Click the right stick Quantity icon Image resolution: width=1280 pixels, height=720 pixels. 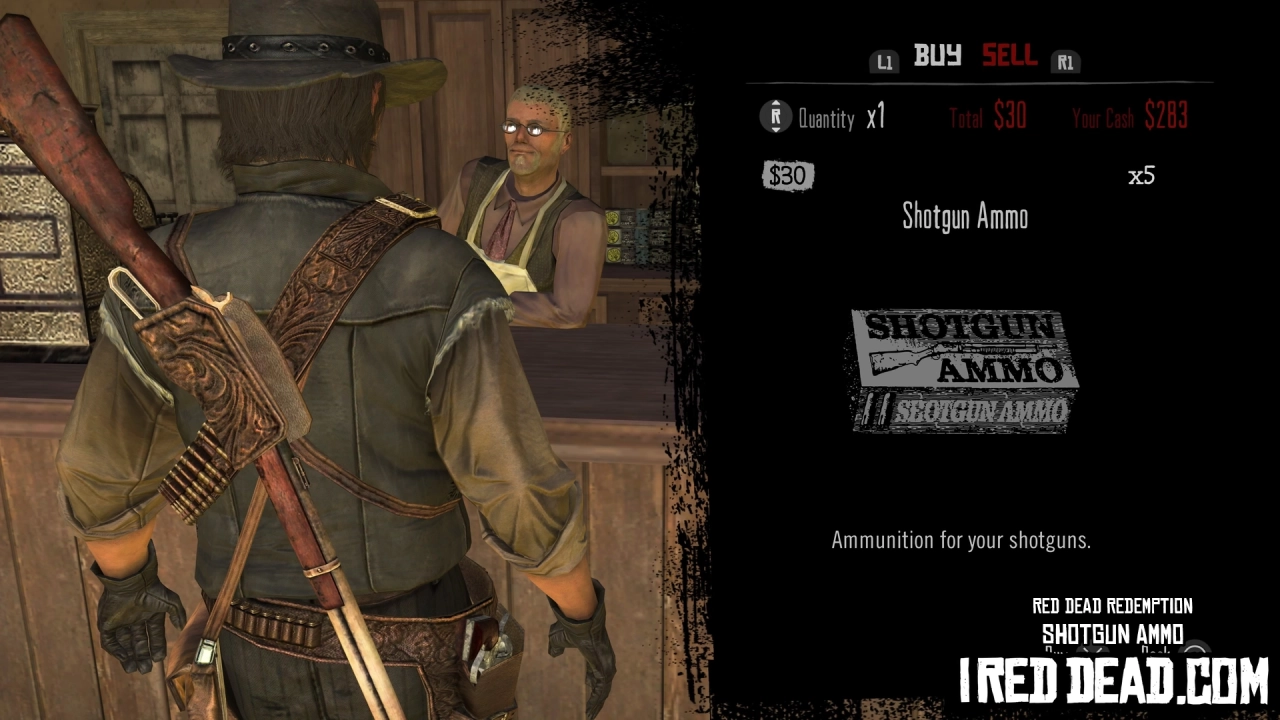(775, 117)
